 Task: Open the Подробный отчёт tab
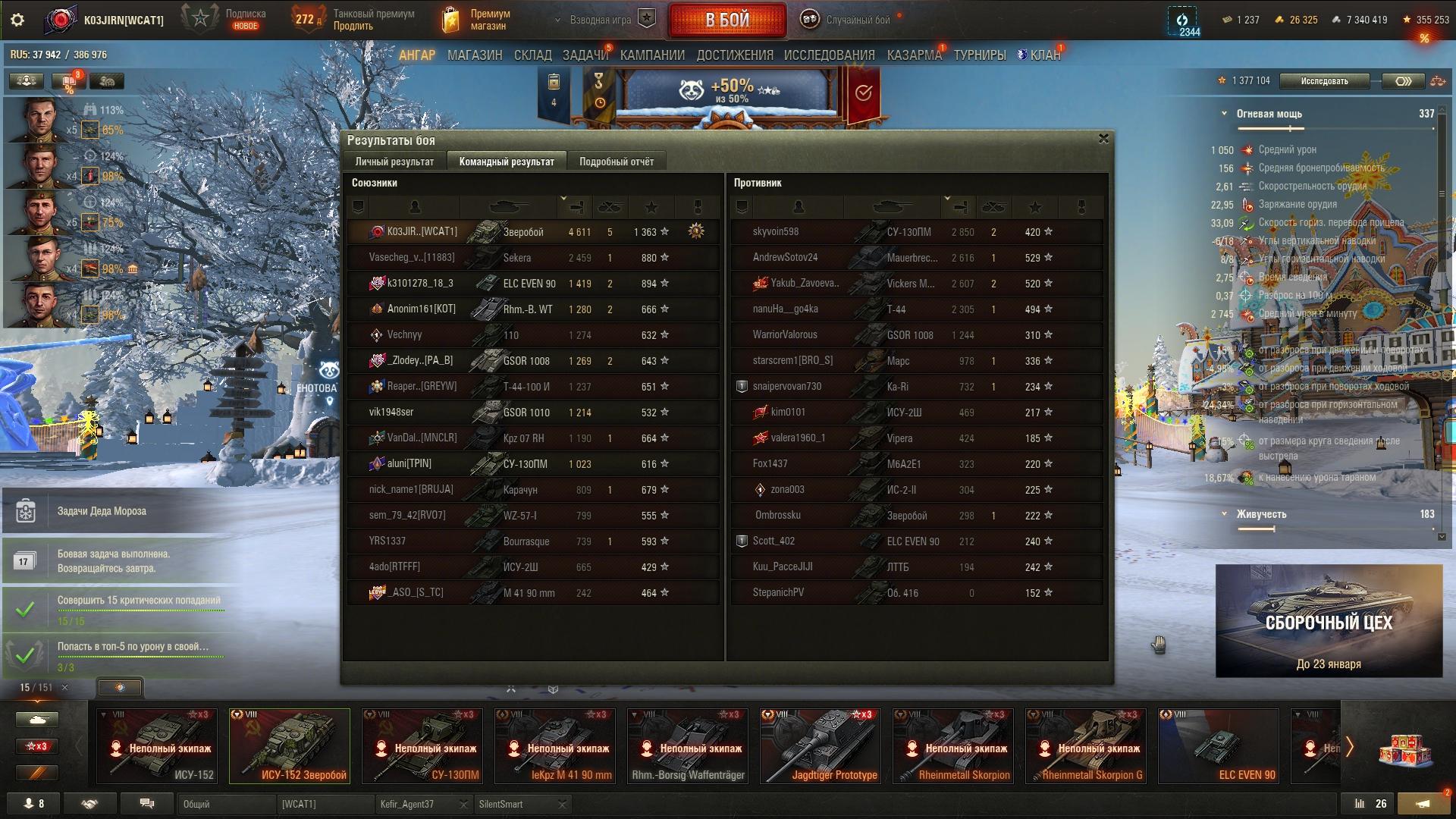pos(616,162)
